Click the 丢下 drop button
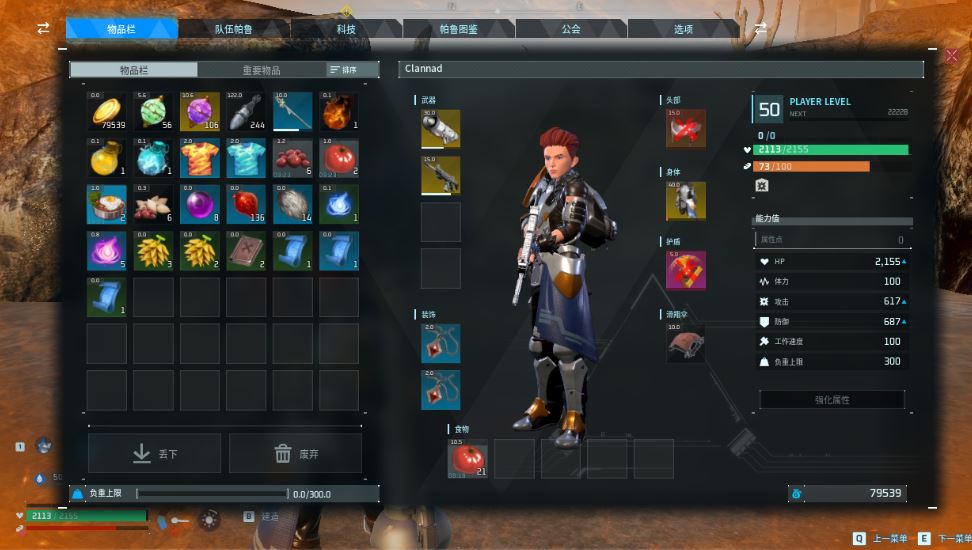This screenshot has width=972, height=550. click(x=154, y=454)
